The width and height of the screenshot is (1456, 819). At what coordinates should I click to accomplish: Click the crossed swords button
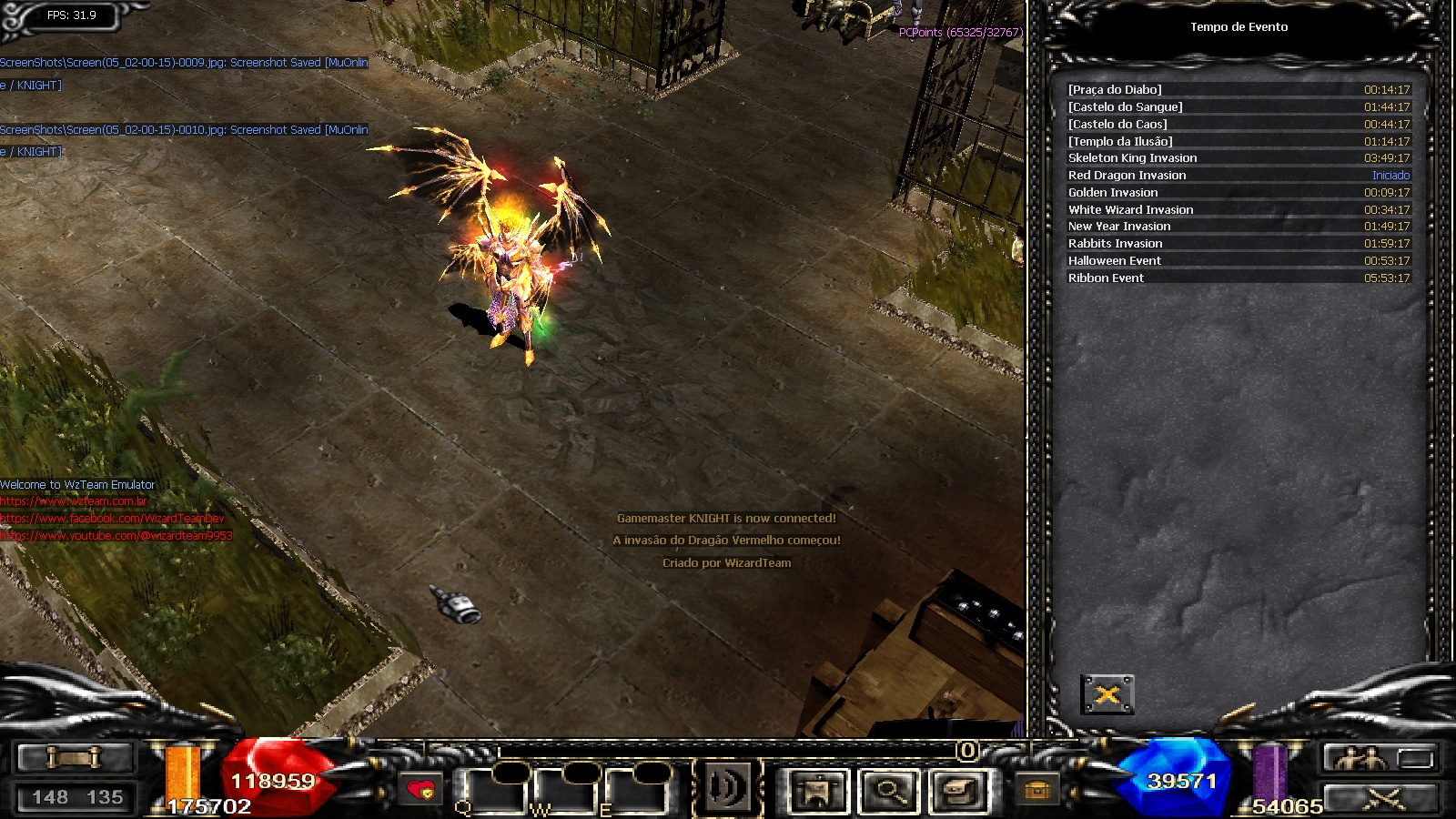(x=1382, y=798)
